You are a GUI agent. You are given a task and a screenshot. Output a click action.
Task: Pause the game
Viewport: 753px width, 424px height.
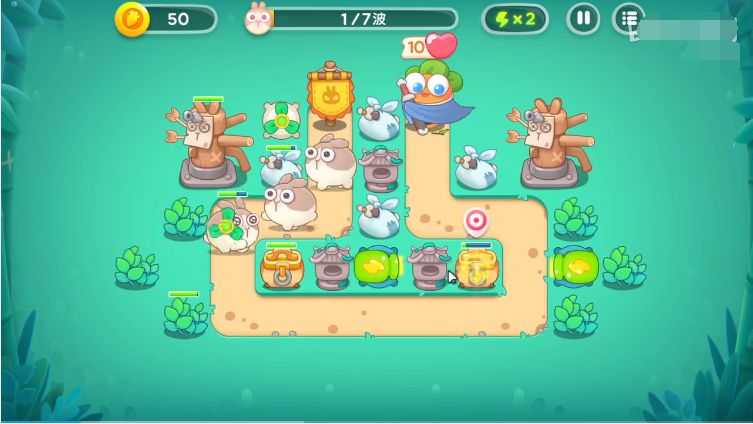point(583,18)
